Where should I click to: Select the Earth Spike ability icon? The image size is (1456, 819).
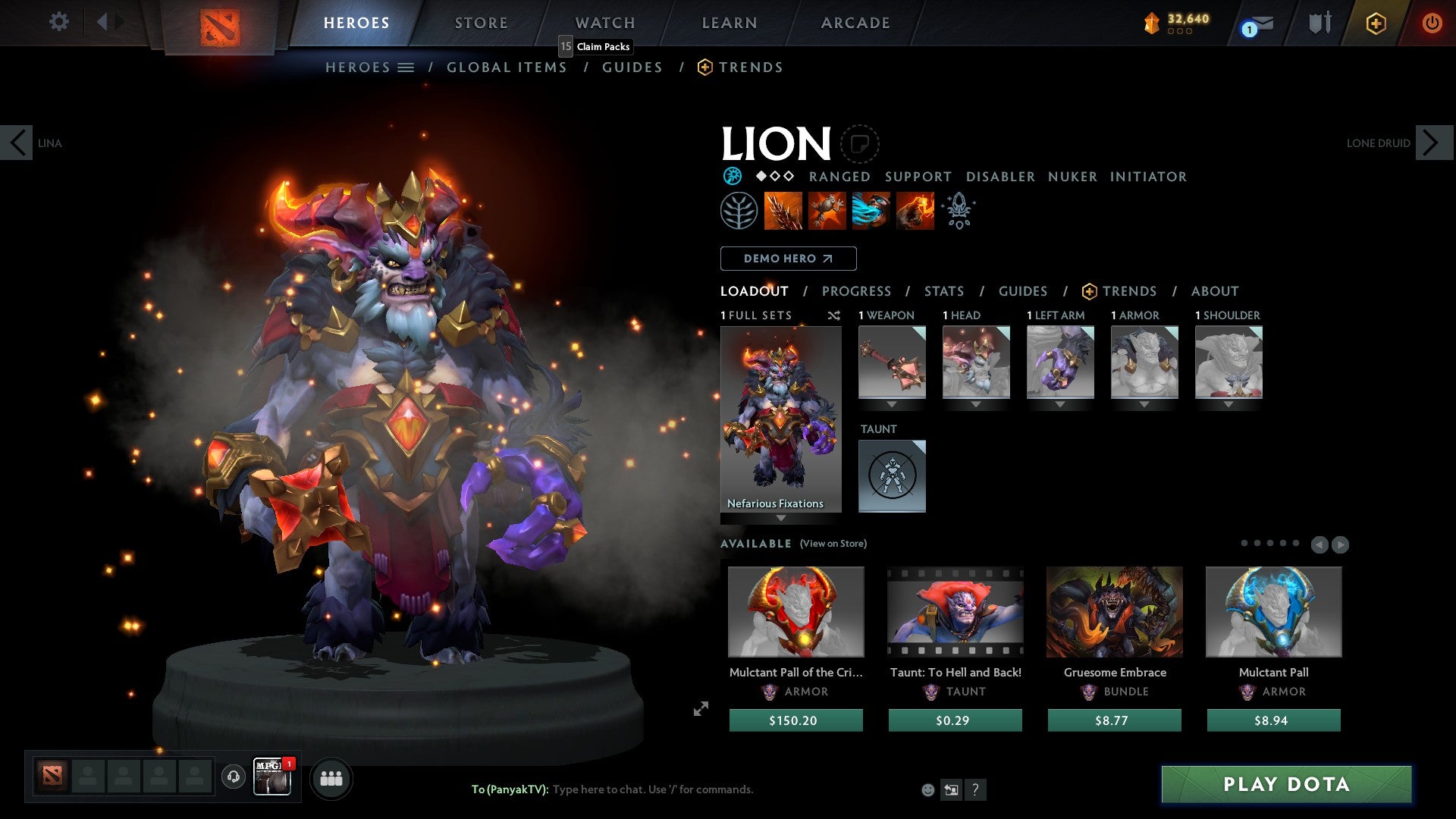(x=783, y=211)
